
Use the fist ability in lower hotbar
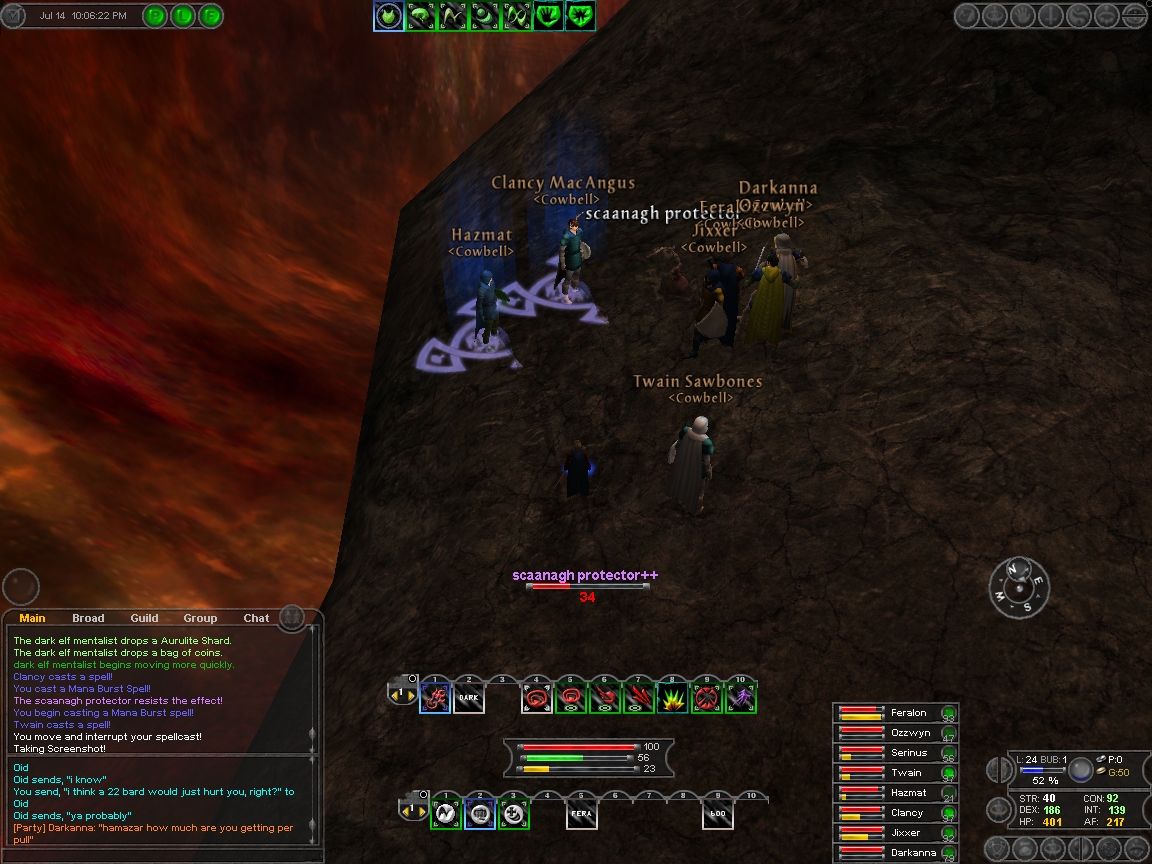[x=480, y=814]
